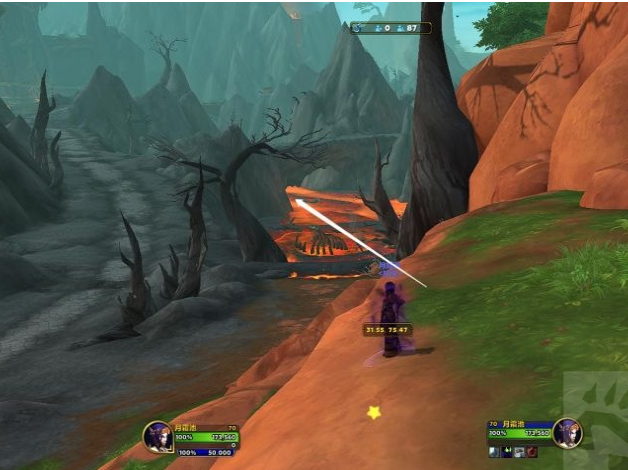Click the player portrait in the player frame
The height and width of the screenshot is (470, 628).
[158, 436]
